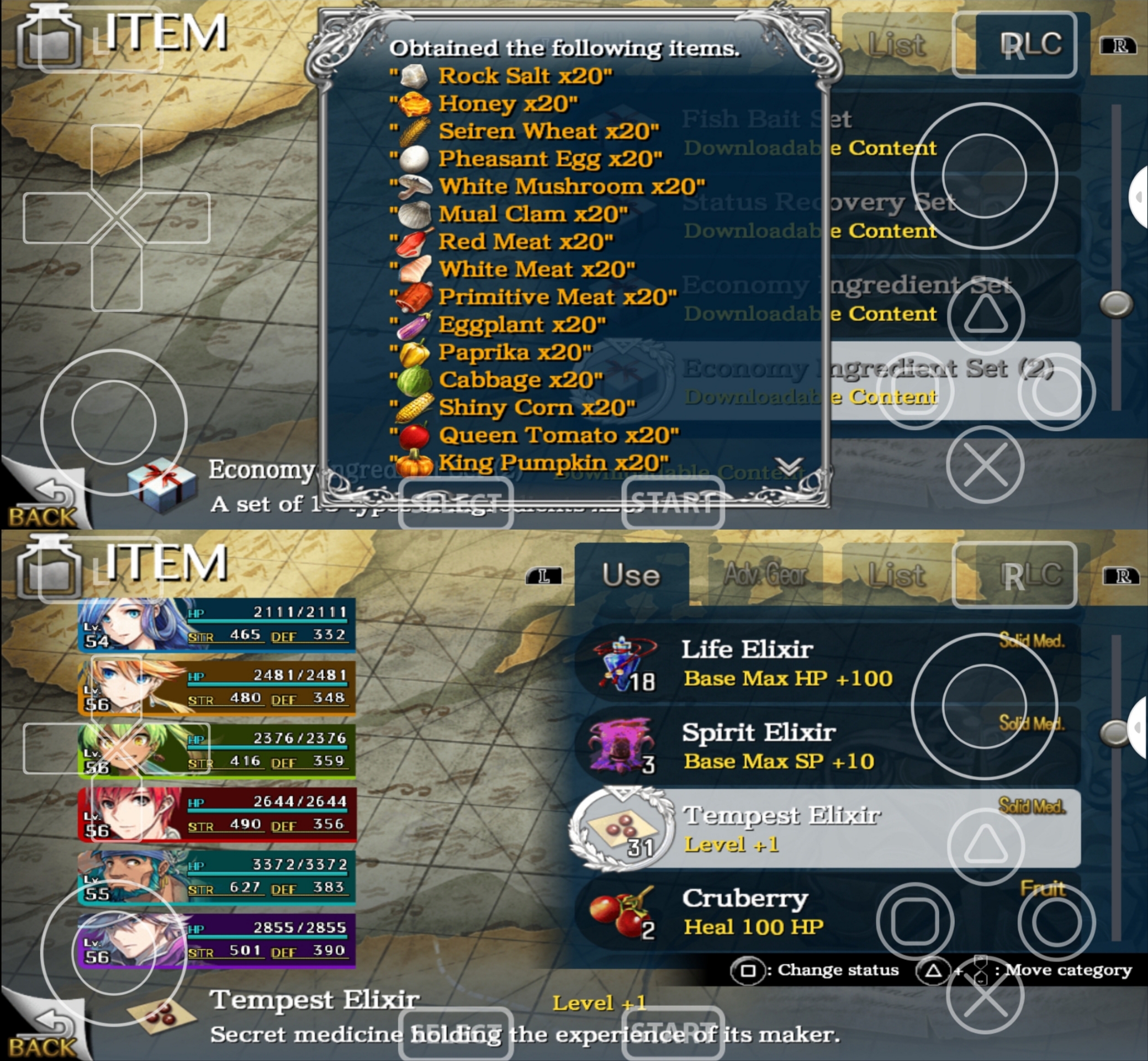Pick the red-haired character with 2644 HP
The image size is (1148, 1061).
pos(216,814)
